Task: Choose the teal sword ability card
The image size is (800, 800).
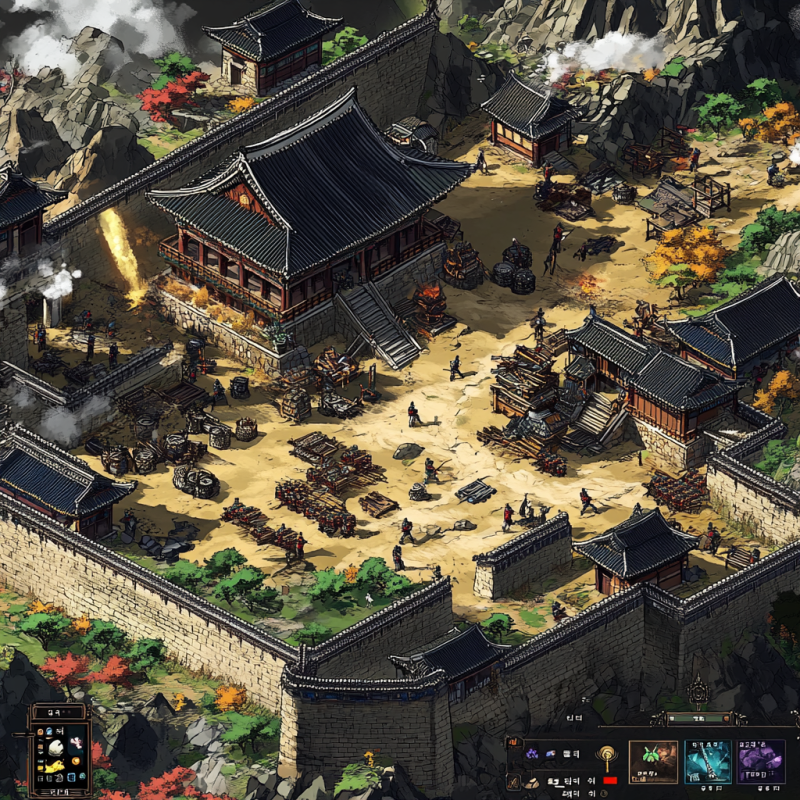Action: (707, 762)
